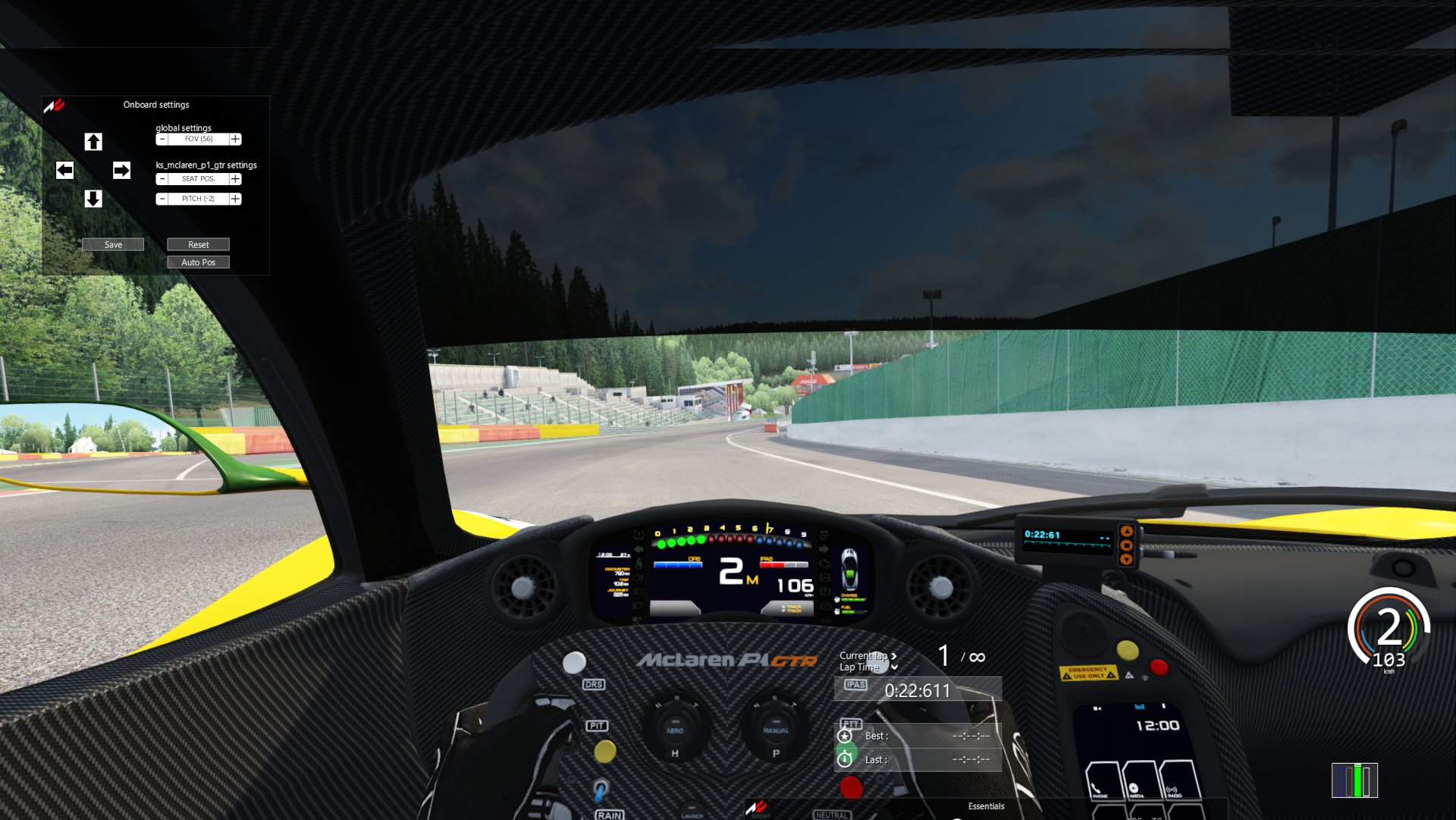The height and width of the screenshot is (820, 1456).
Task: Toggle the Current lap arrow in lap timer
Action: (x=894, y=656)
